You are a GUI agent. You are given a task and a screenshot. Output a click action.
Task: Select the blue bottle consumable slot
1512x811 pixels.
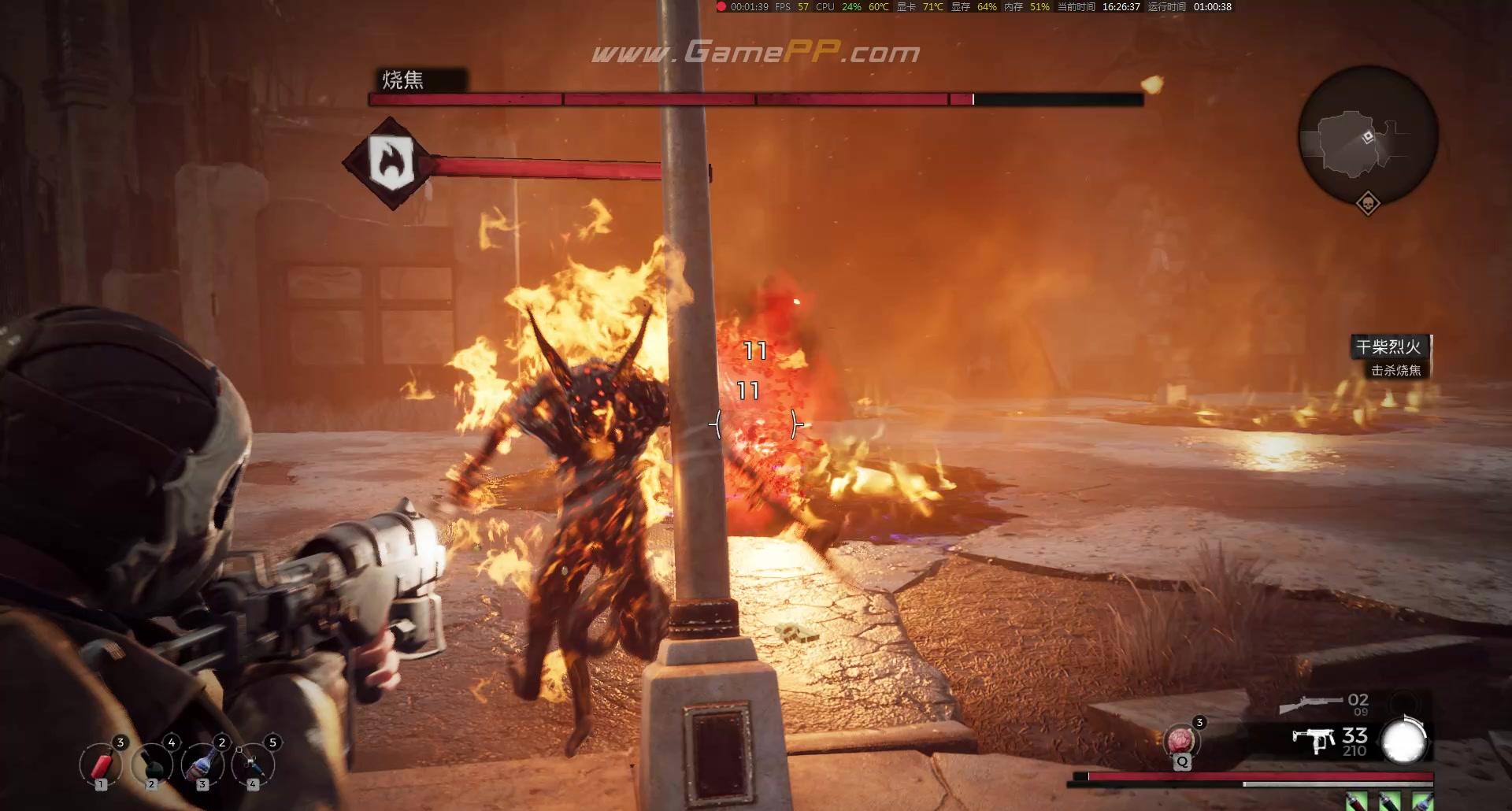tap(202, 765)
